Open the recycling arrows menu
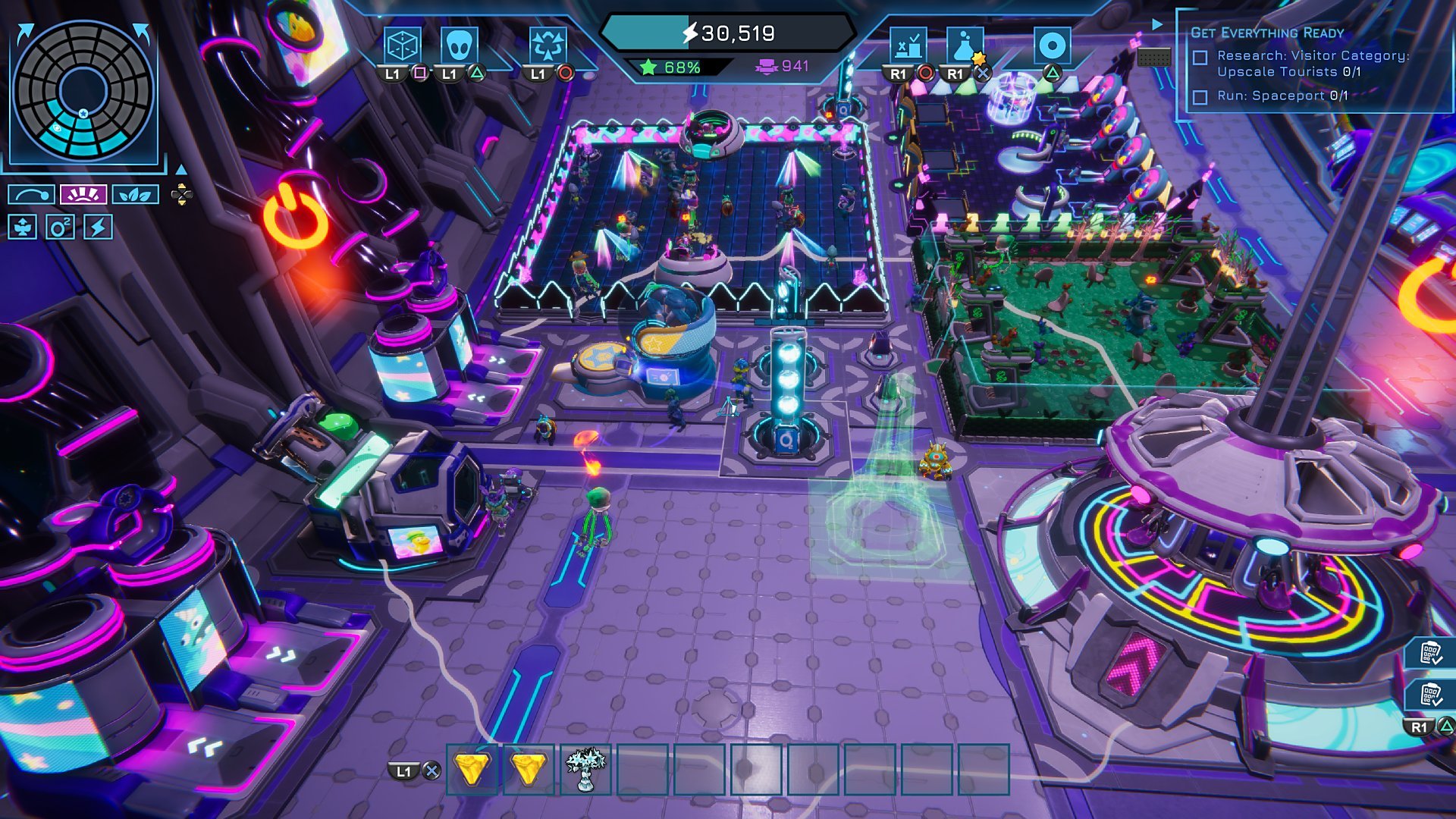This screenshot has width=1456, height=819. tap(548, 45)
